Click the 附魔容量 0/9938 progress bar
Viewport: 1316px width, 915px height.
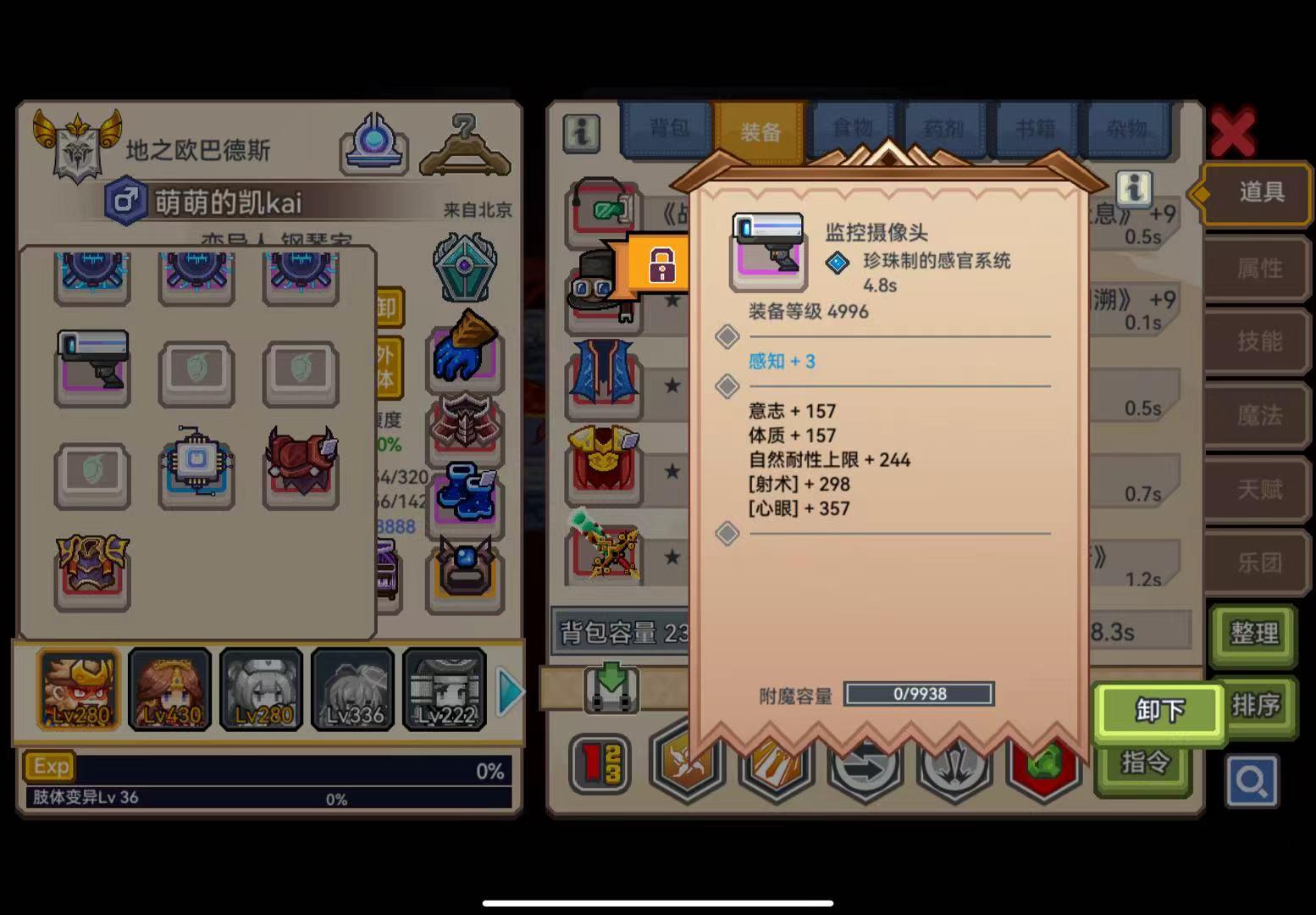[x=919, y=693]
